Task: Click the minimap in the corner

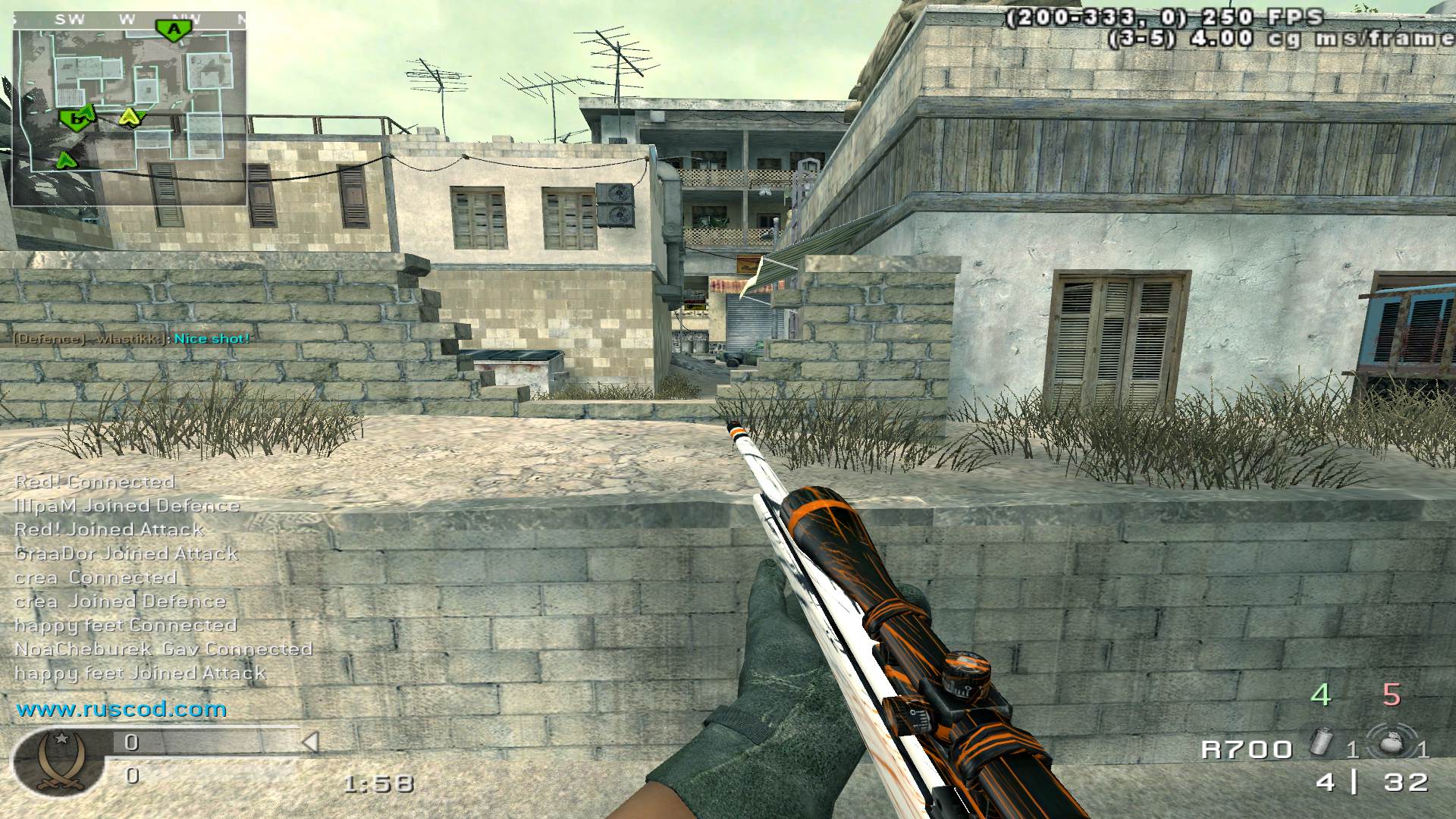Action: coord(129,108)
